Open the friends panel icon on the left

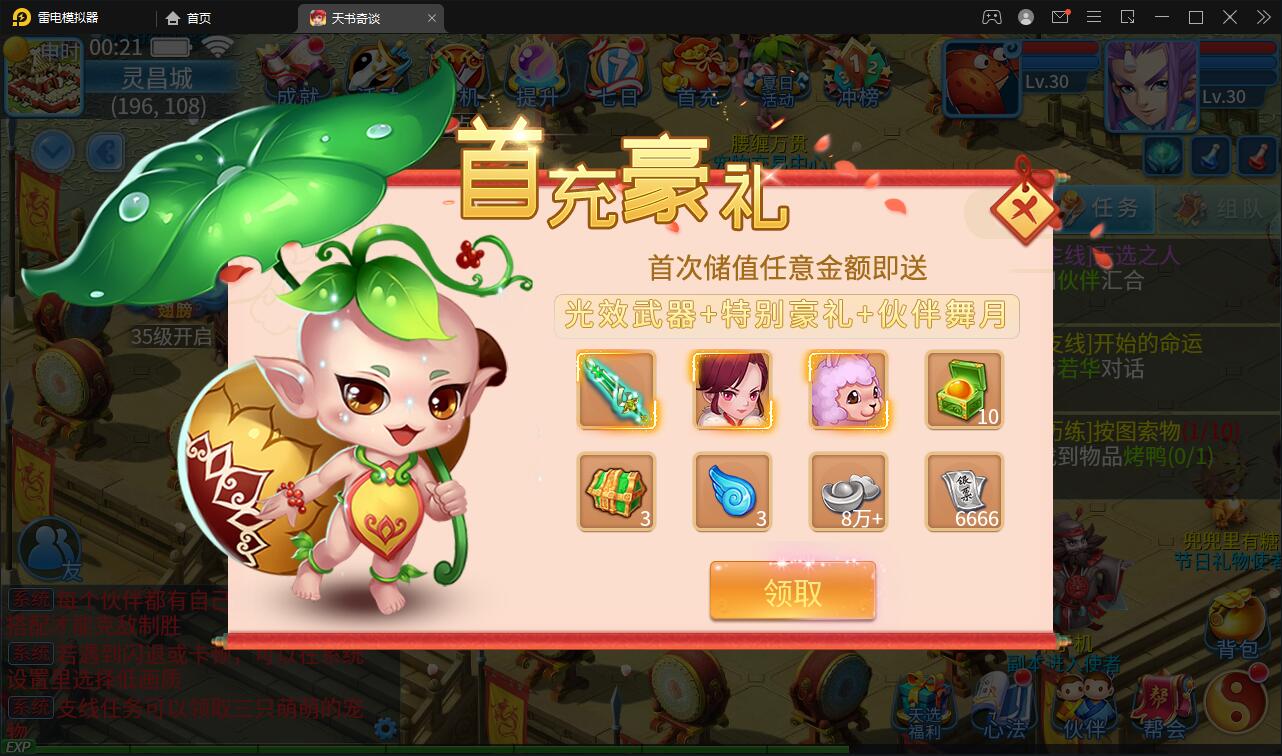coord(48,548)
